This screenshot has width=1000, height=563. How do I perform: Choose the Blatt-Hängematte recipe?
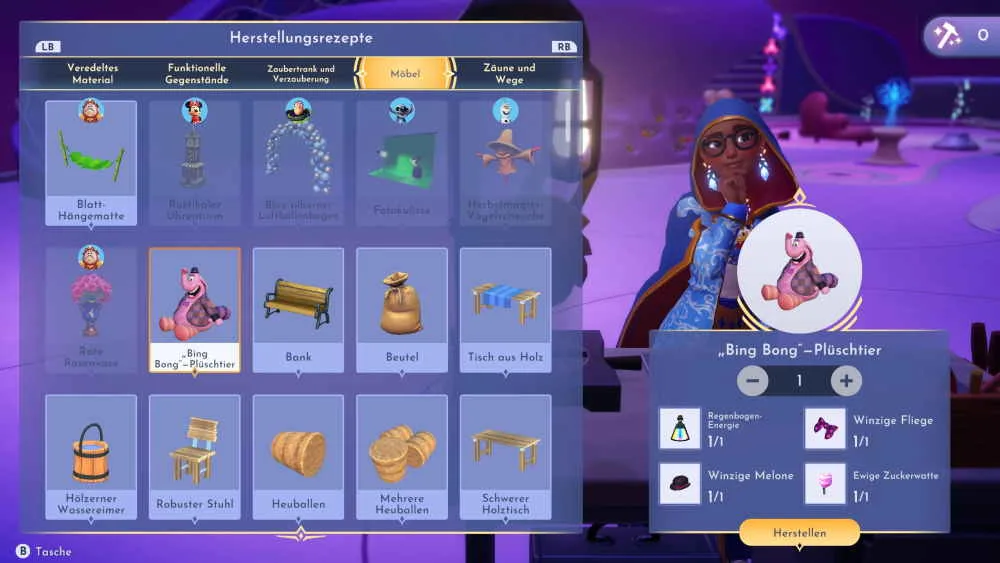(91, 162)
